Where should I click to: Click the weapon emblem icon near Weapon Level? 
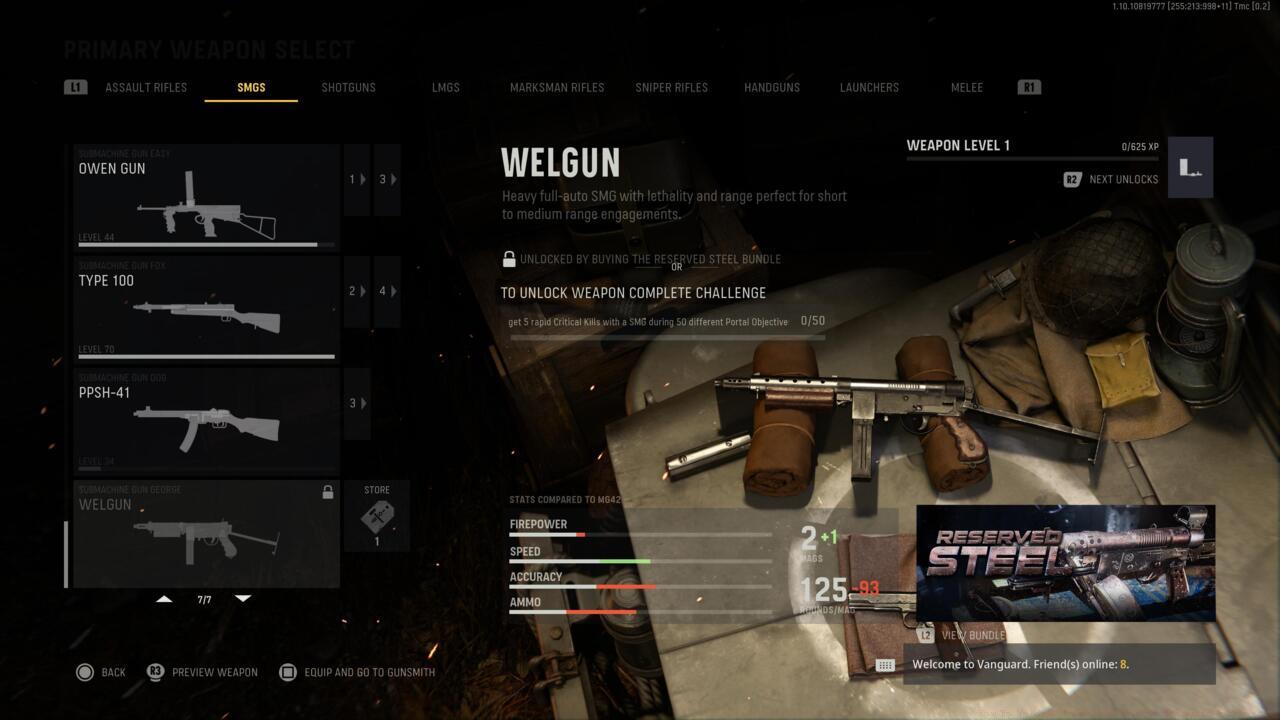pyautogui.click(x=1189, y=167)
